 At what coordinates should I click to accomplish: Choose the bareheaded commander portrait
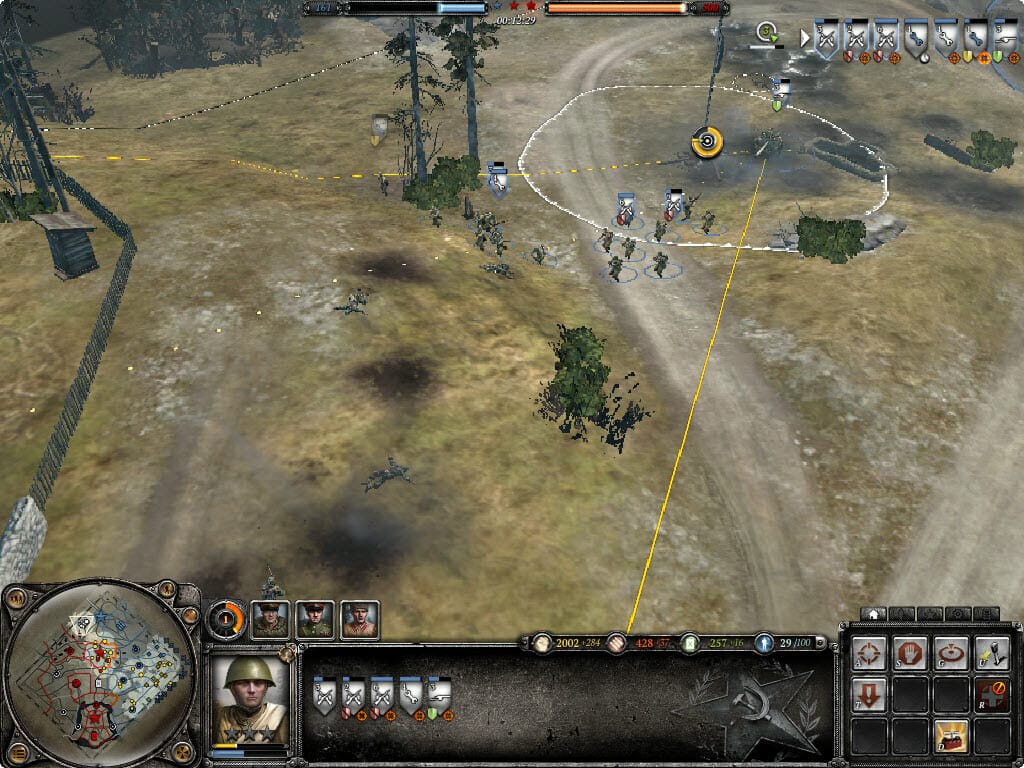pyautogui.click(x=360, y=620)
